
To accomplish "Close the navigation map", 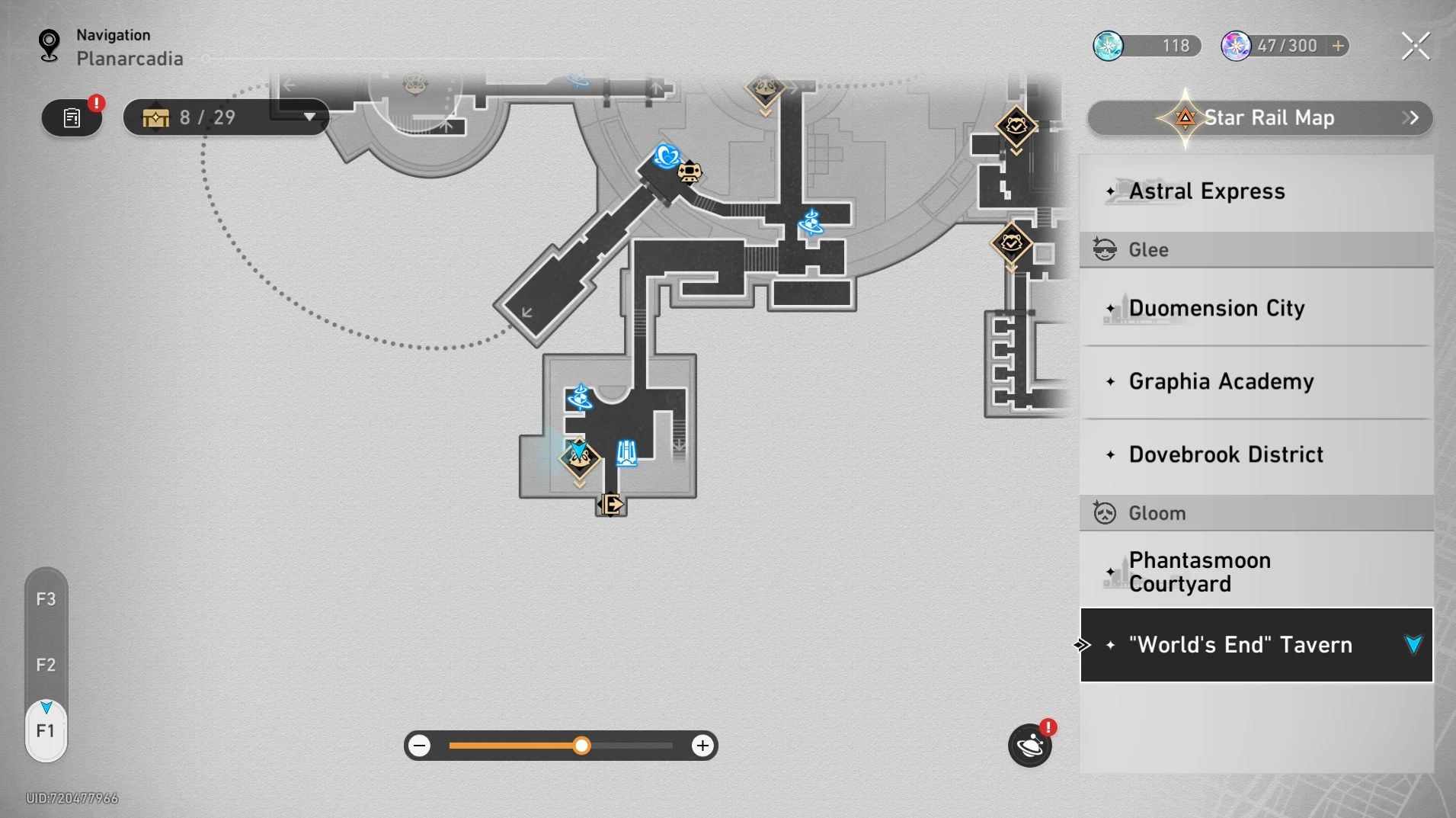I will tap(1415, 47).
